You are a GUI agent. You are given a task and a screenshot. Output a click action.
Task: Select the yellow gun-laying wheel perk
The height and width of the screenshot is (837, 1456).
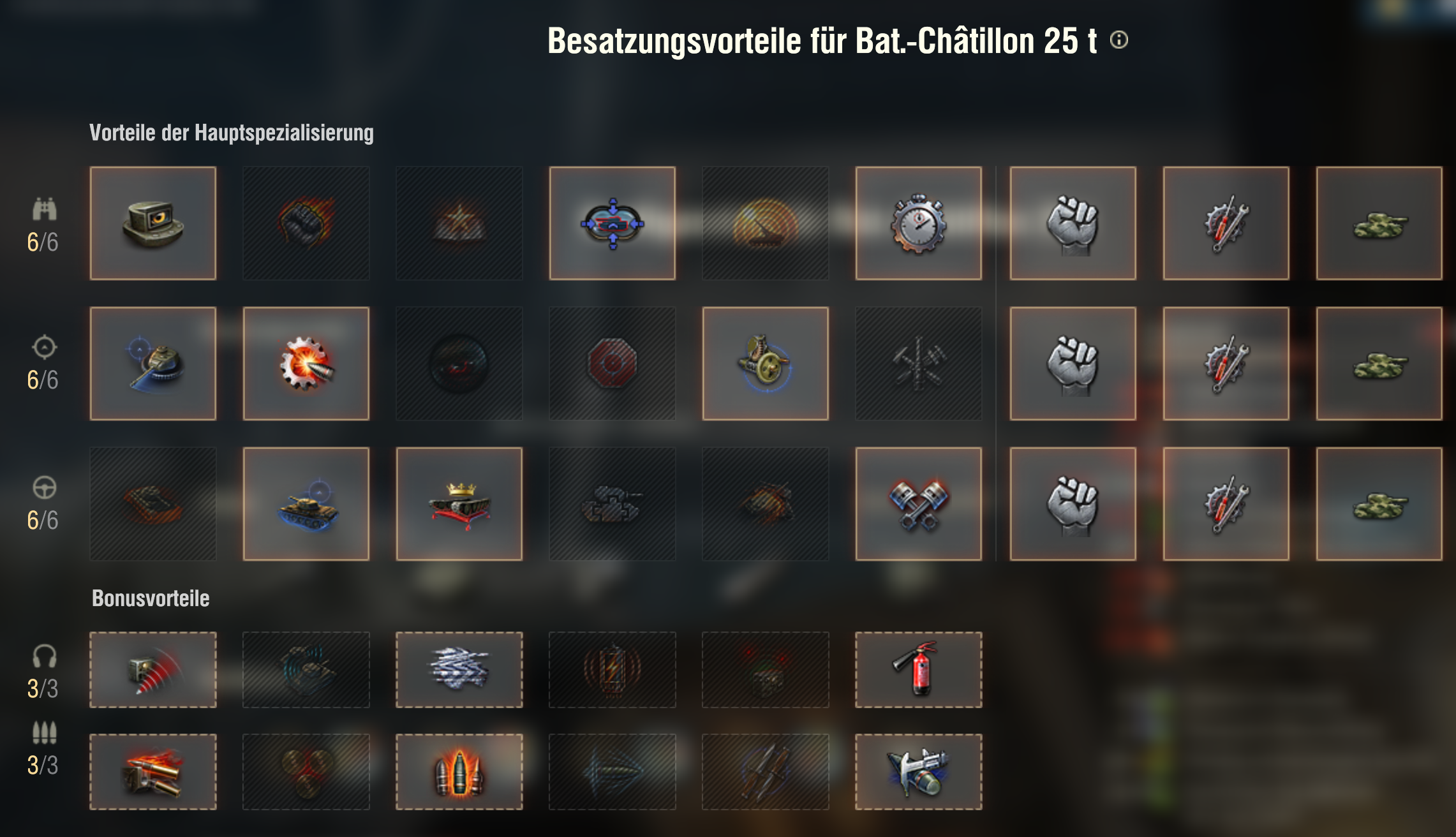click(766, 364)
